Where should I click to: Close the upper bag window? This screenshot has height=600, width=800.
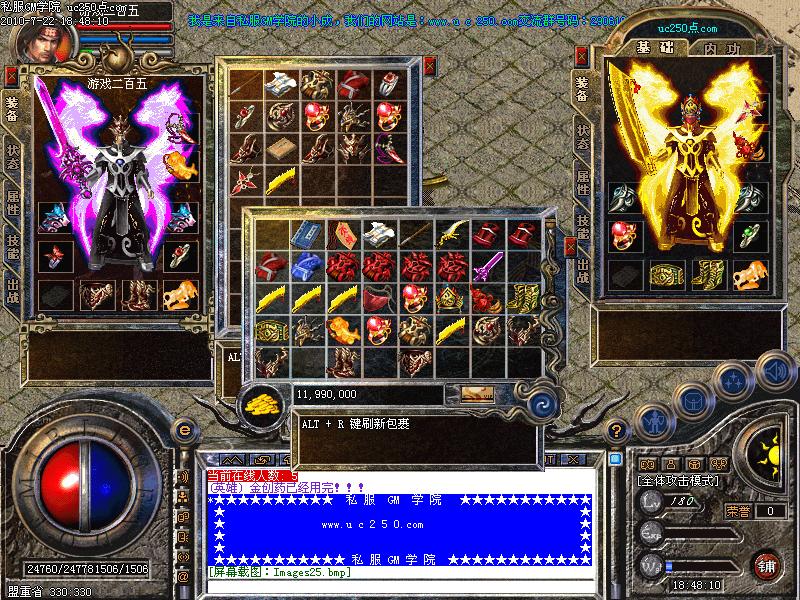[x=430, y=66]
